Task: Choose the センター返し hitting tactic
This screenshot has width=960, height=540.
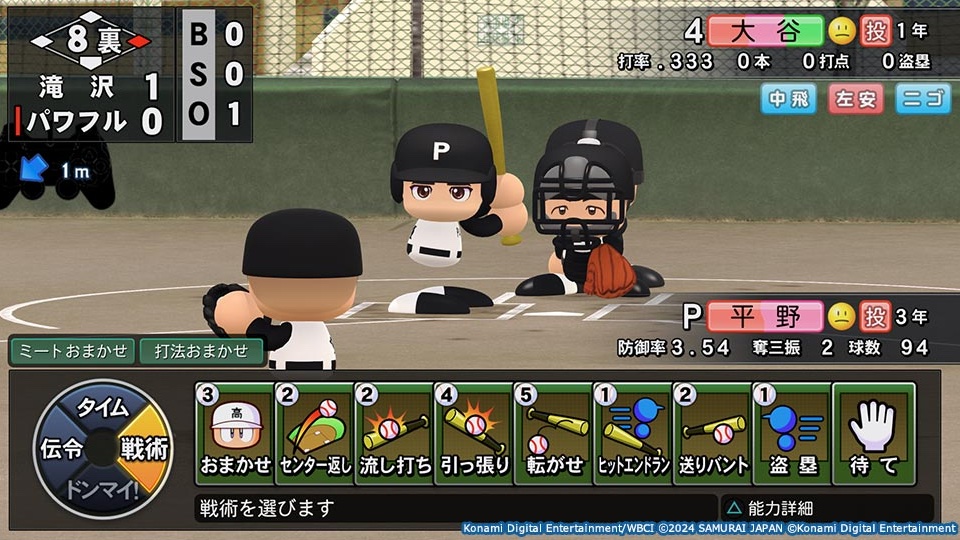Action: [x=315, y=434]
